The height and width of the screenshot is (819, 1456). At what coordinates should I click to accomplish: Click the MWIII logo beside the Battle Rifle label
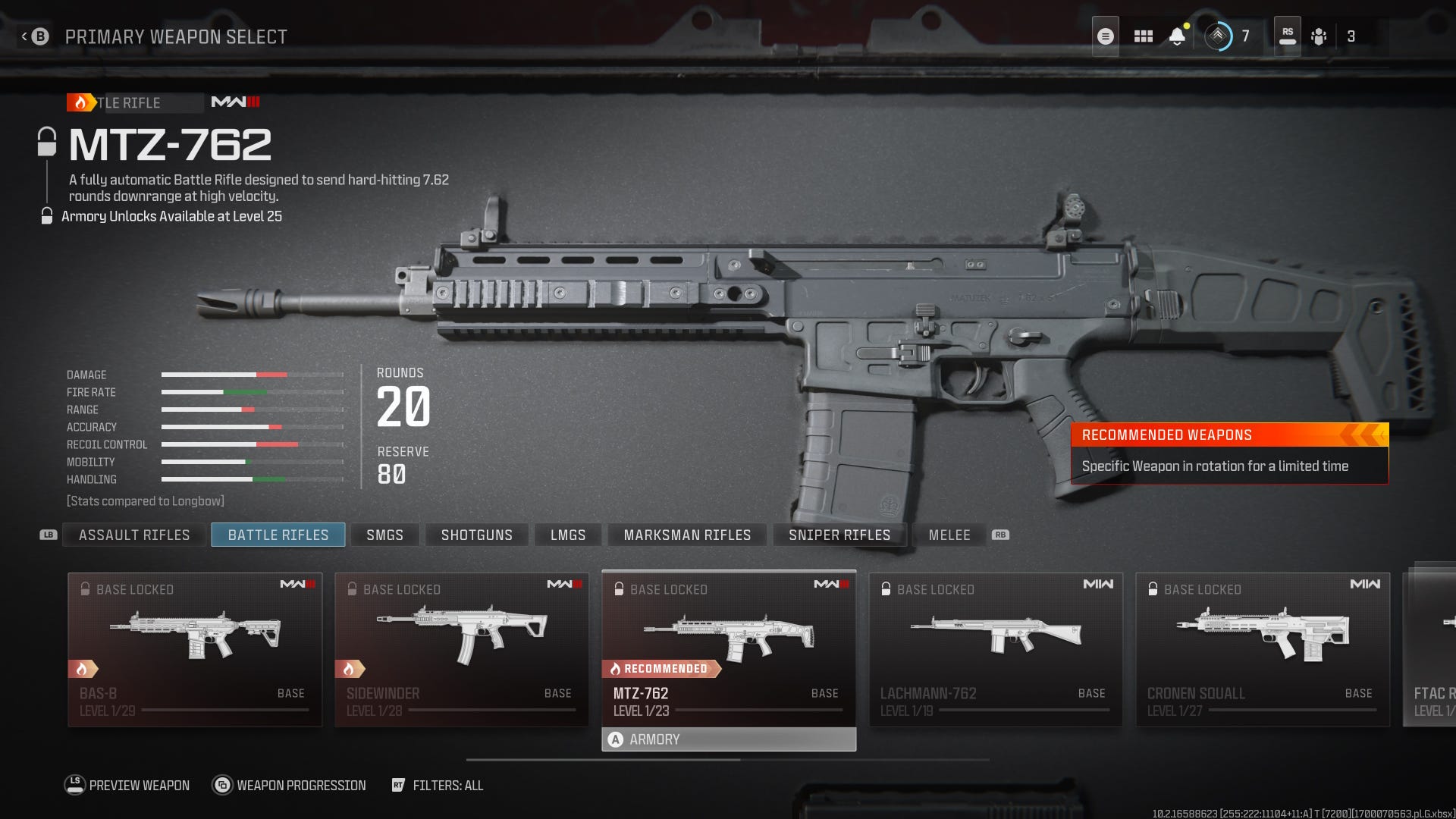(236, 102)
